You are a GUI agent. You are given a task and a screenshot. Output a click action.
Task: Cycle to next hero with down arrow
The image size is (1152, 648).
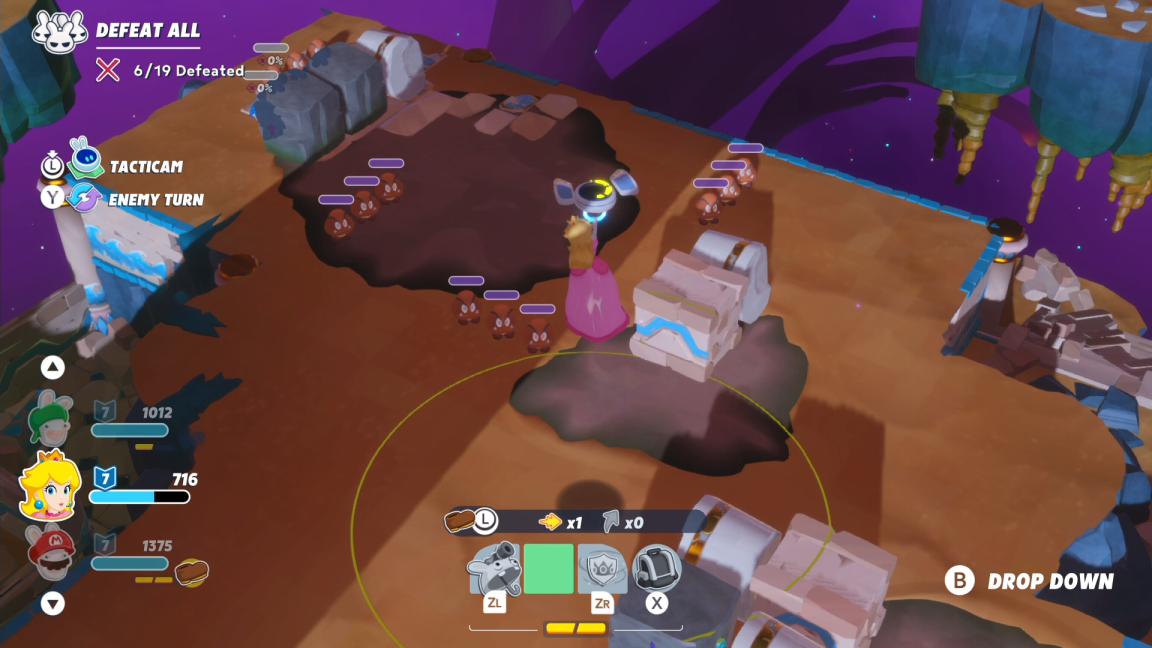53,604
